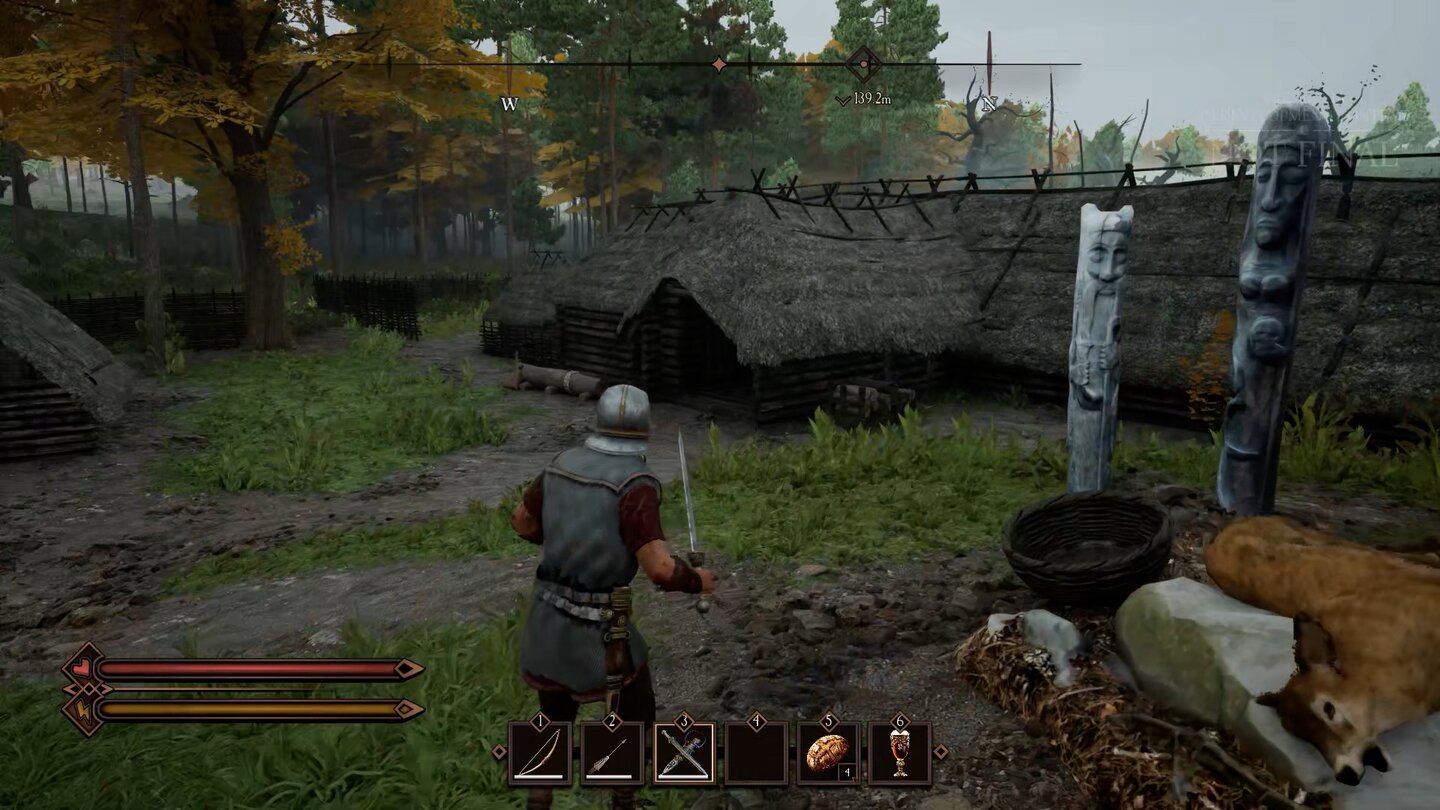
Task: Click the objective diamond marker on compass
Action: coord(863,65)
